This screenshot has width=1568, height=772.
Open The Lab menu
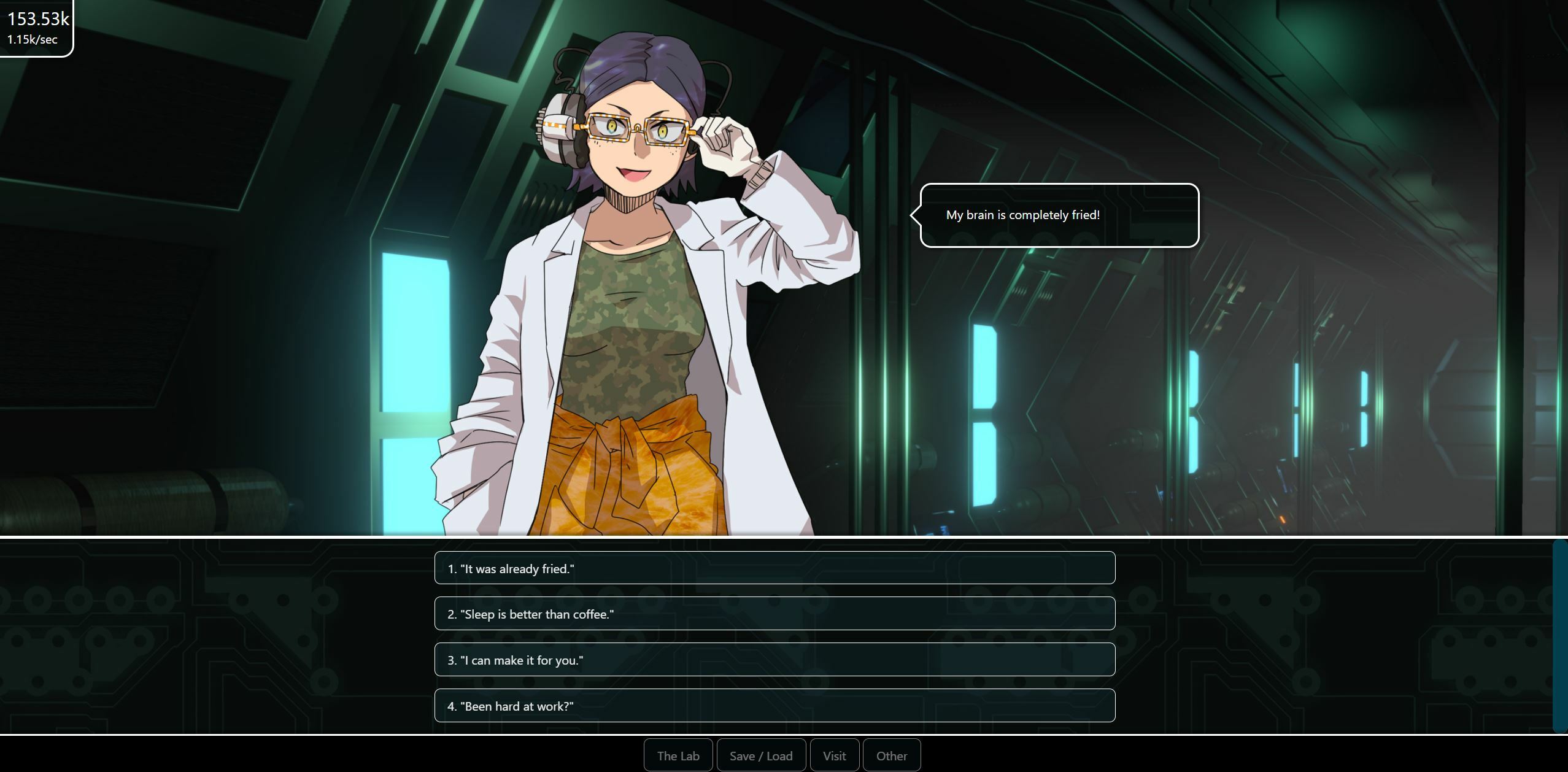pos(678,755)
